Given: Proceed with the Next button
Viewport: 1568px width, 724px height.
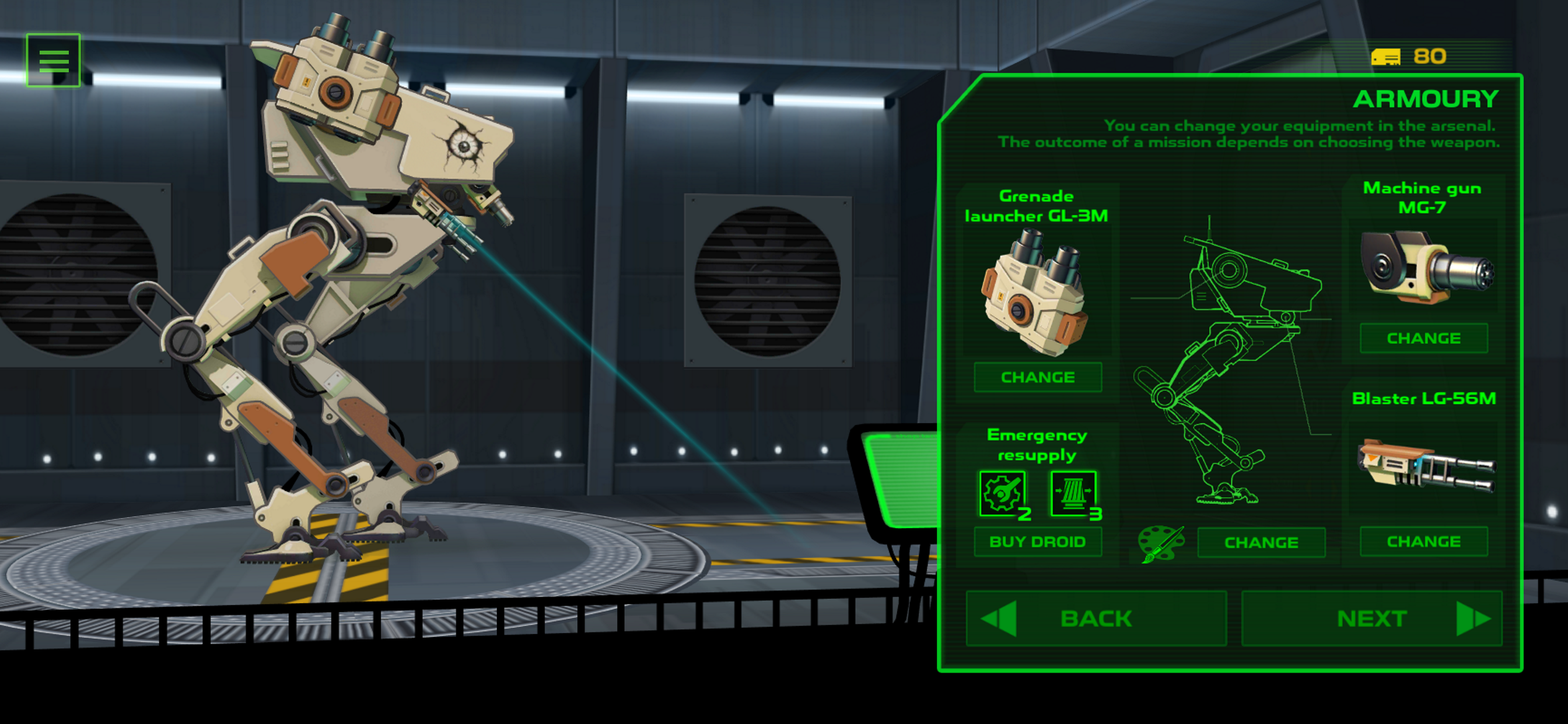Looking at the screenshot, I should pyautogui.click(x=1371, y=618).
